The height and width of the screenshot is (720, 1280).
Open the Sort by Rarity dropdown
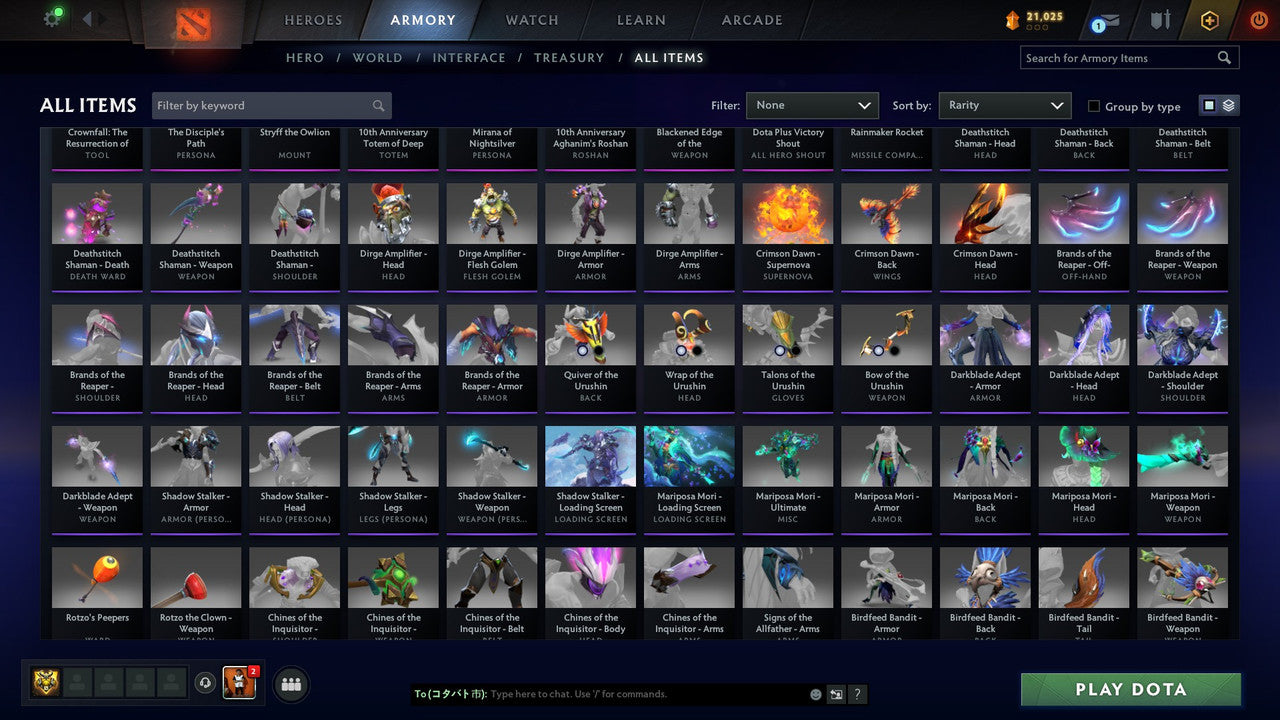tap(1004, 105)
